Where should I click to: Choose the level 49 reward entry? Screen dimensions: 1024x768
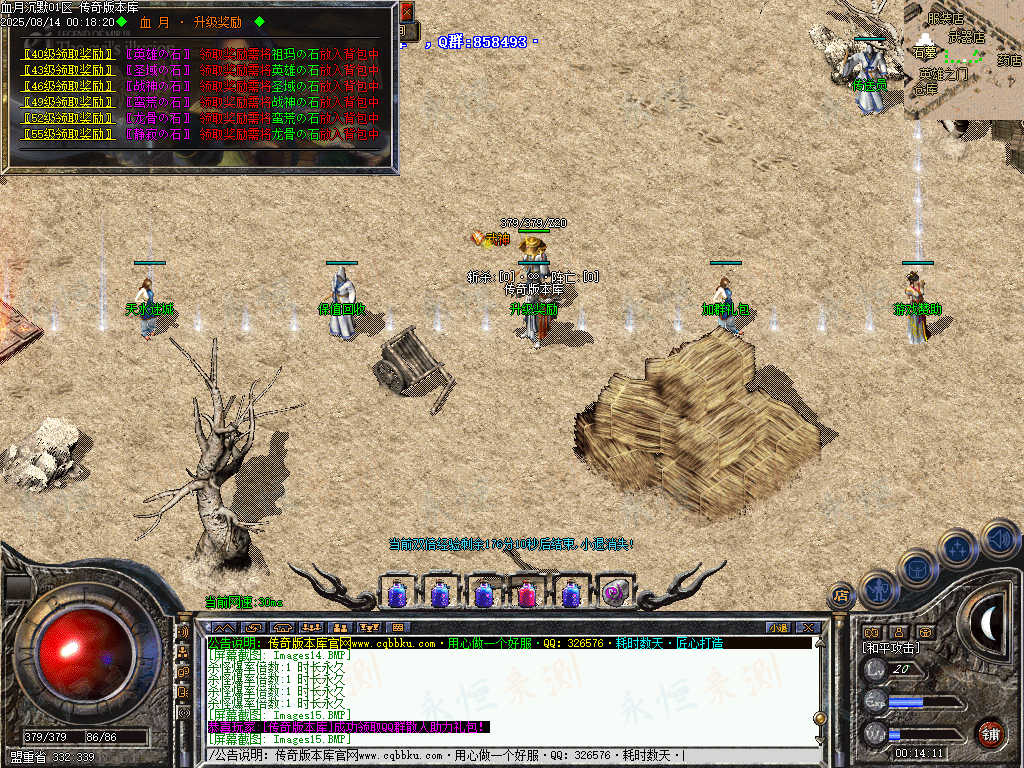(x=67, y=102)
